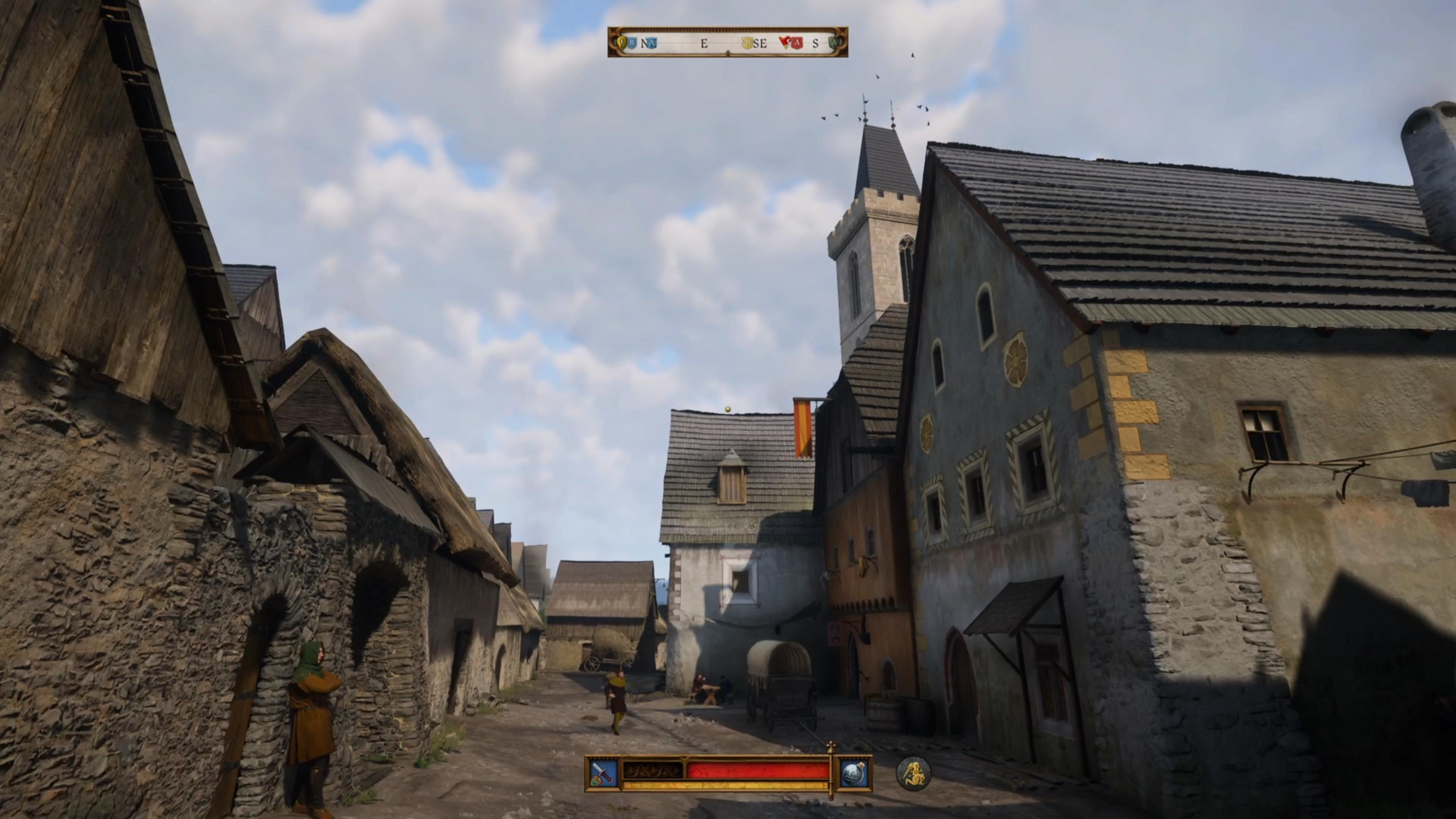Viewport: 1456px width, 819px height.
Task: Click the SE label on the compass bar
Action: [x=761, y=43]
